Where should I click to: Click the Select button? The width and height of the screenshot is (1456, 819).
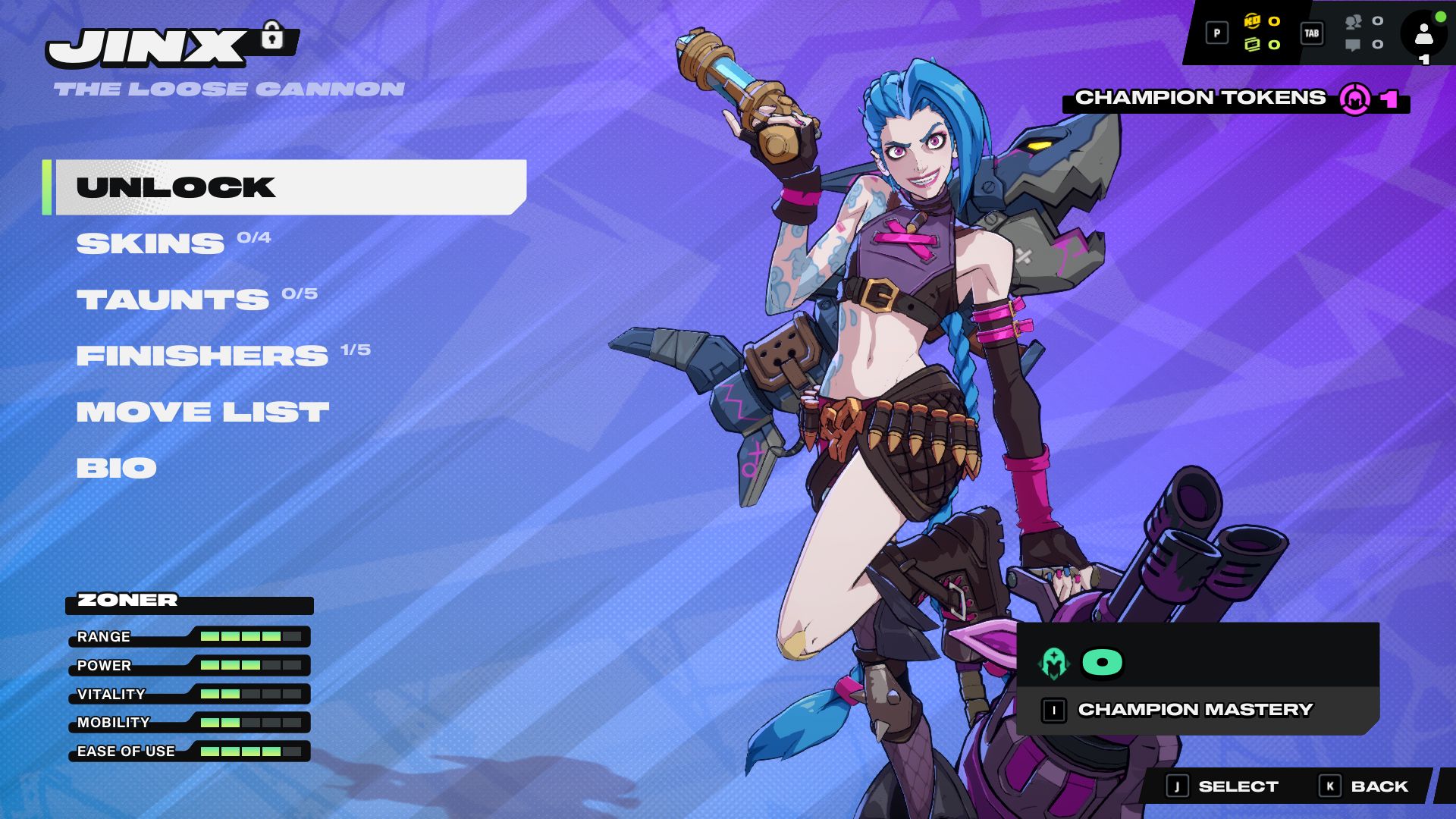click(x=1223, y=786)
